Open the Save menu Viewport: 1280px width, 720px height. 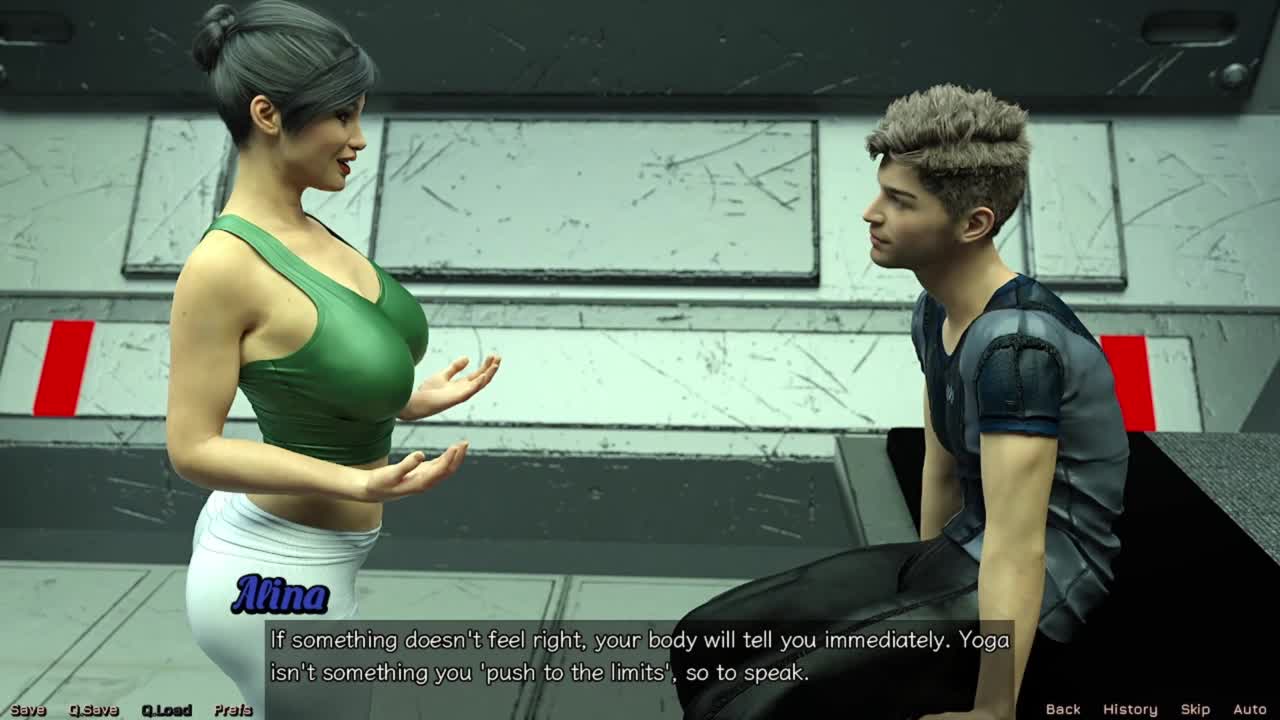point(28,710)
